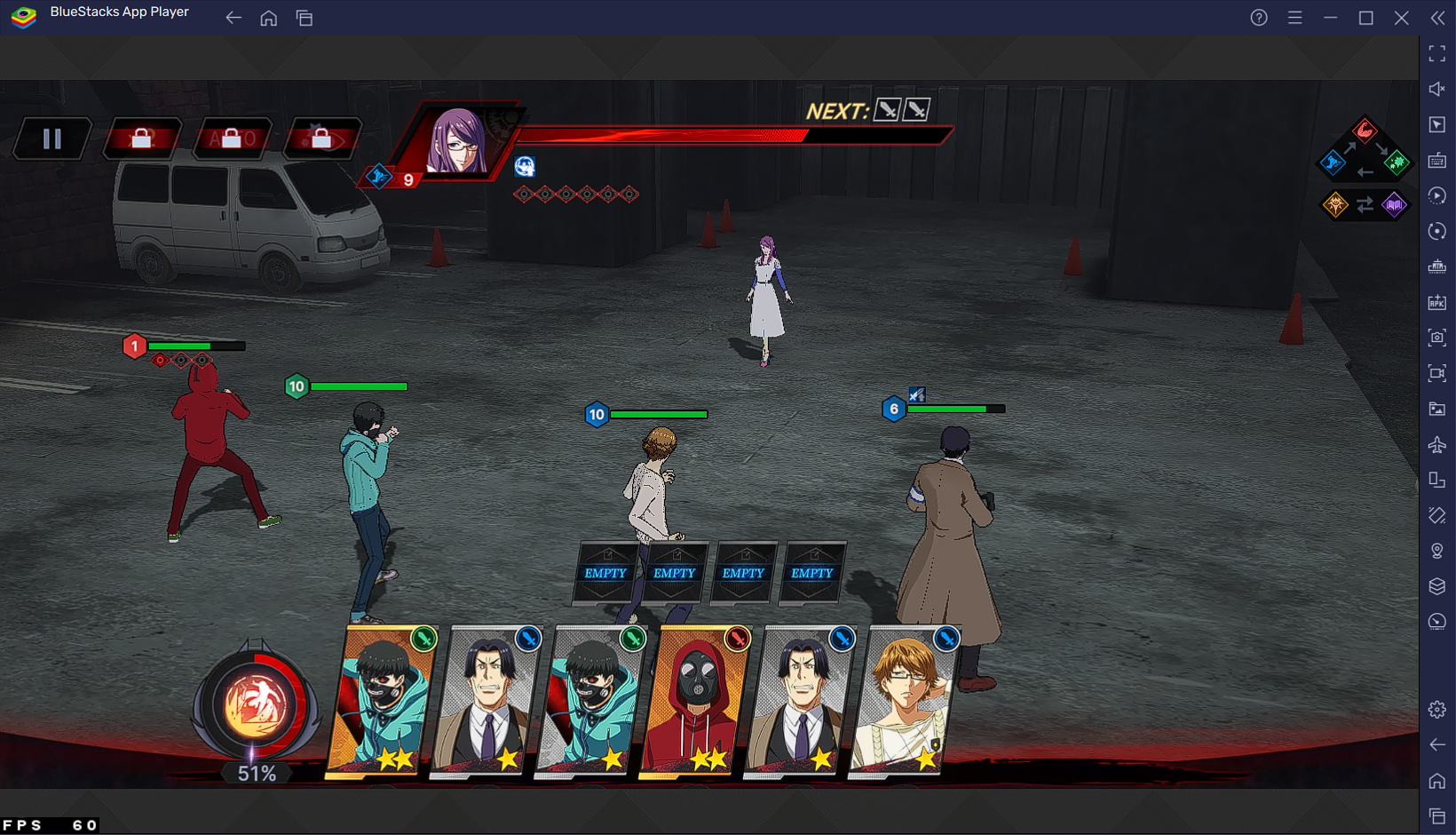
Task: Open the keyboard Game Controls editor
Action: [1436, 162]
